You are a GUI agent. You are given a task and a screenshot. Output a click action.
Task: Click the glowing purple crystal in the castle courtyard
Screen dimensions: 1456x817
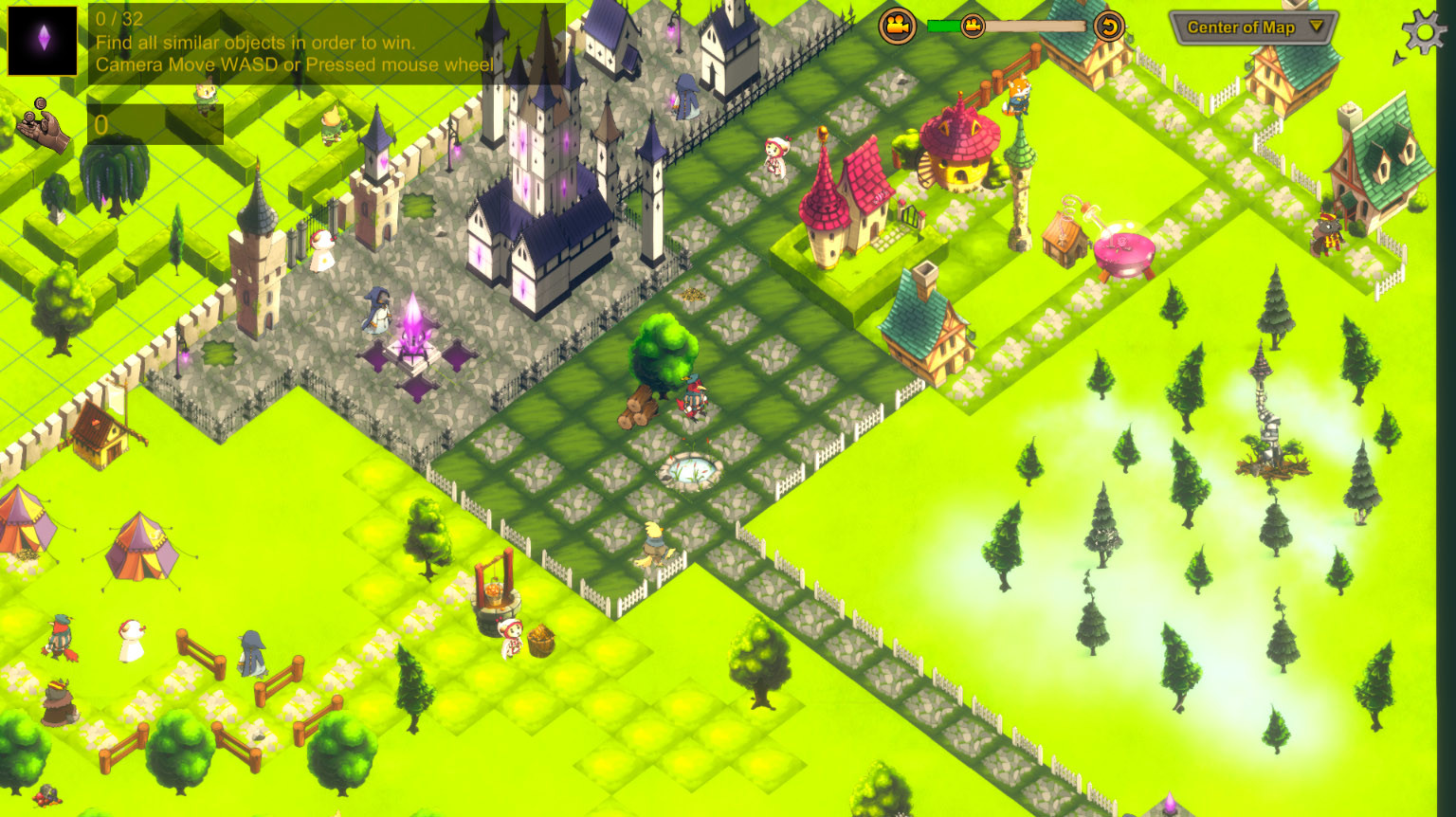click(x=415, y=327)
